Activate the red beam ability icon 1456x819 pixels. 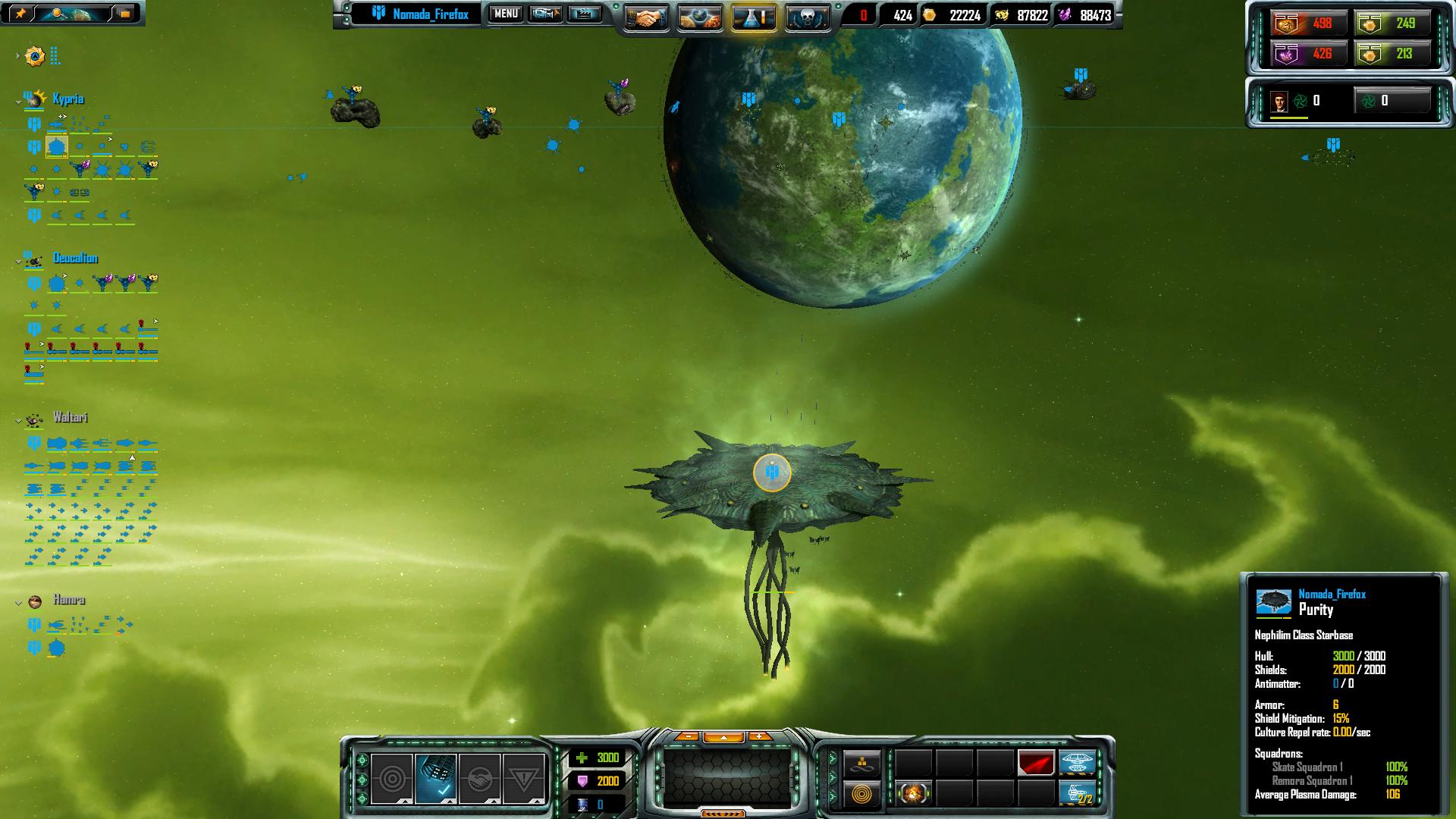[x=1035, y=762]
